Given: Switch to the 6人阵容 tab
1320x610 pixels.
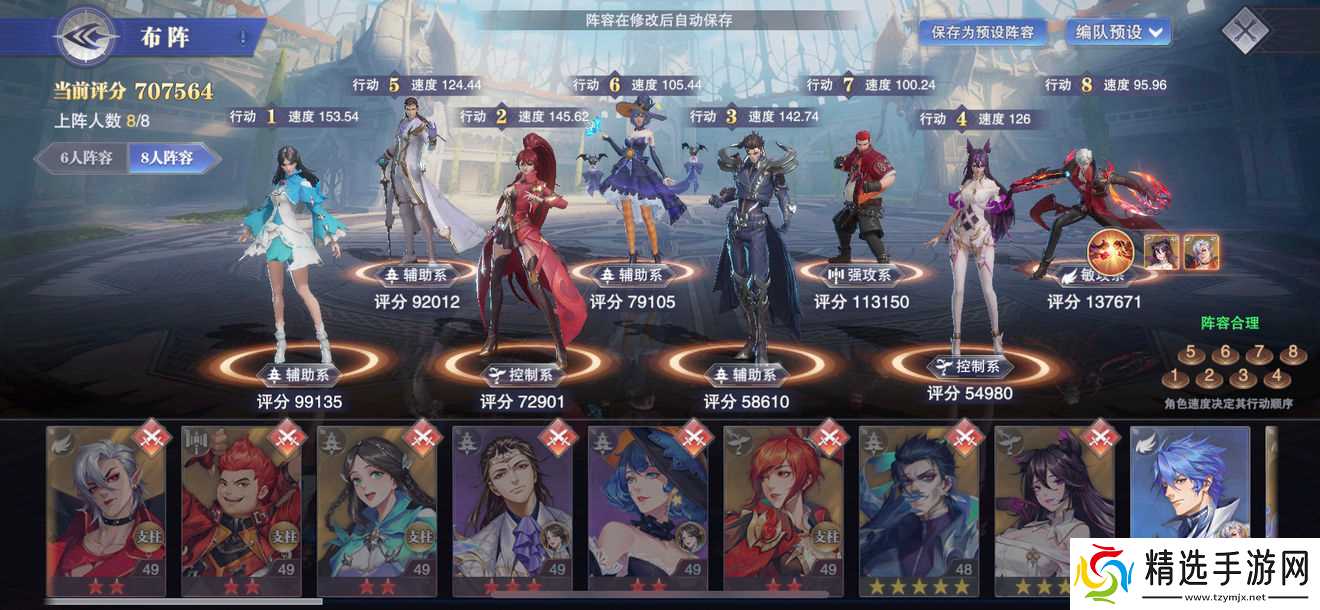Looking at the screenshot, I should (84, 157).
